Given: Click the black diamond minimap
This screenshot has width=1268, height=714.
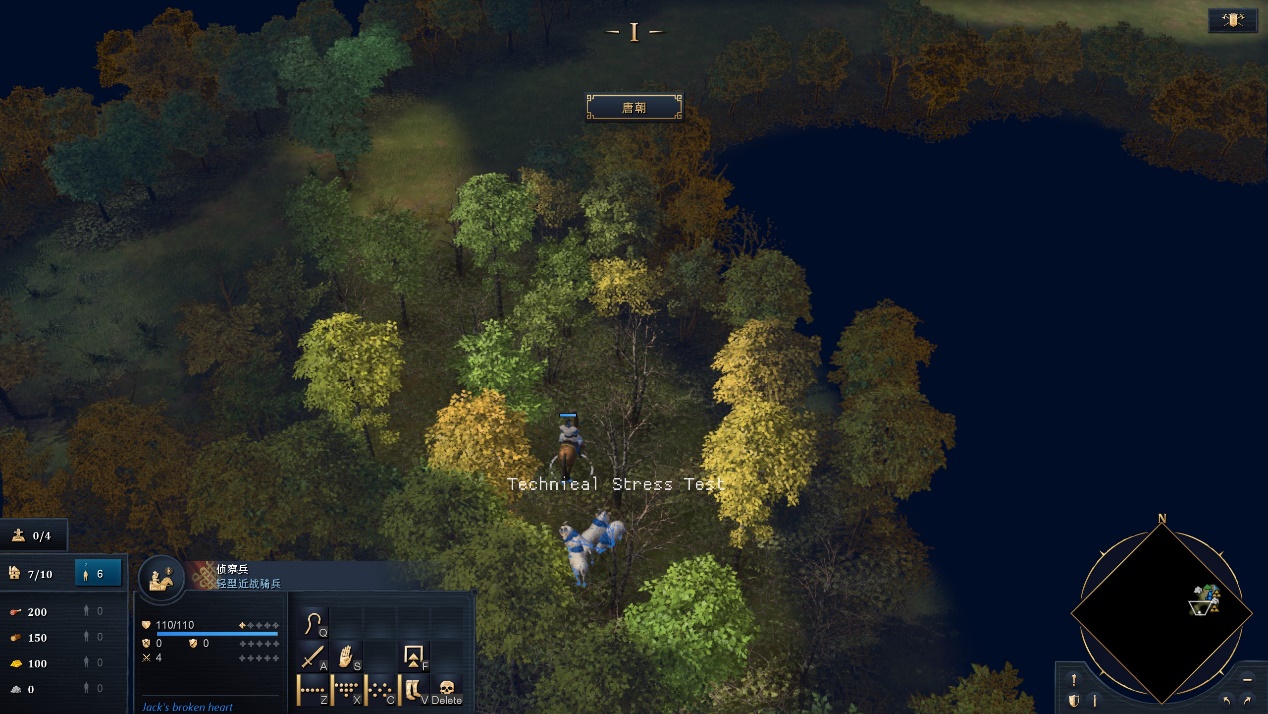Looking at the screenshot, I should point(1160,610).
